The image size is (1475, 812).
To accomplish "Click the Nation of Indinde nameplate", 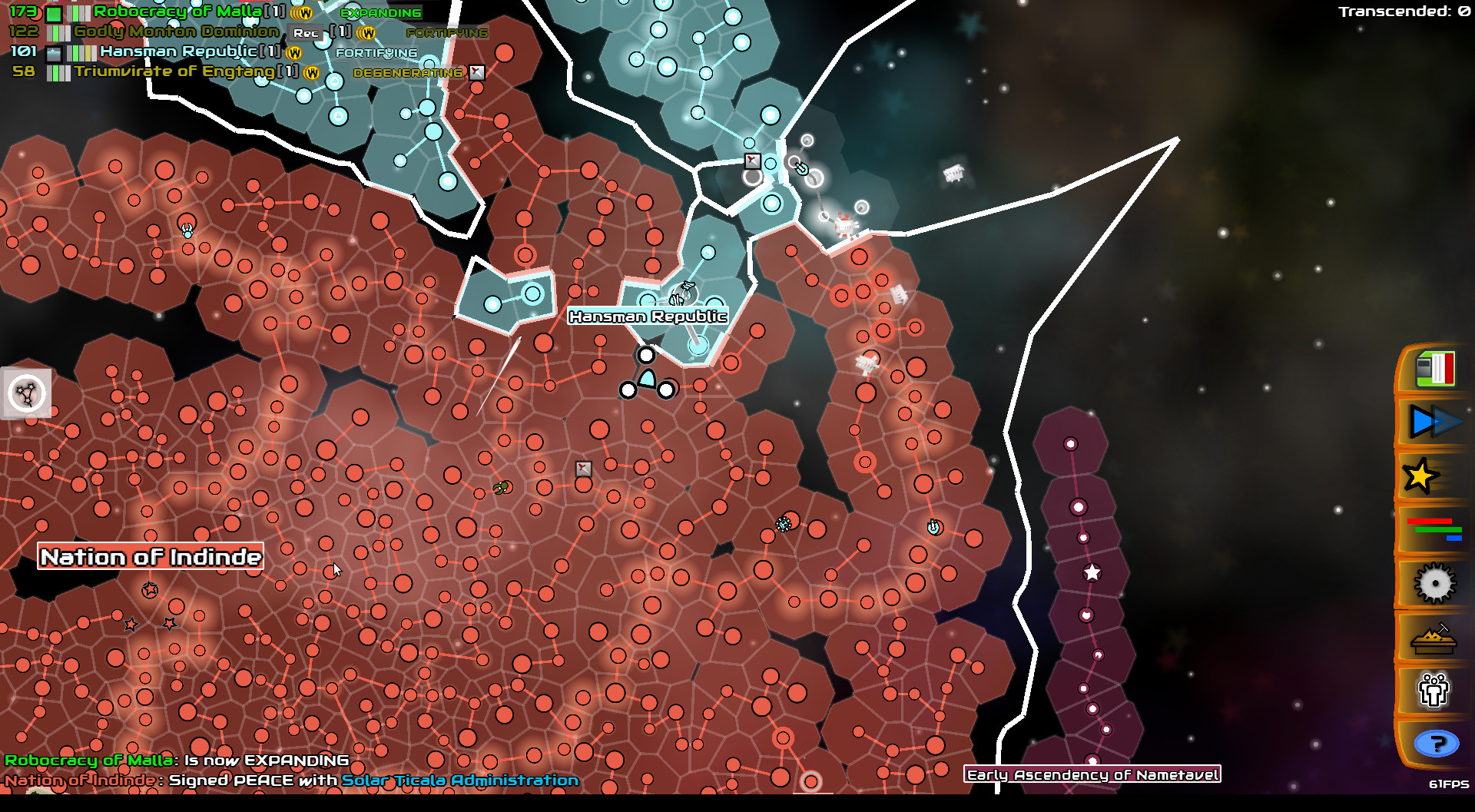I will [151, 557].
